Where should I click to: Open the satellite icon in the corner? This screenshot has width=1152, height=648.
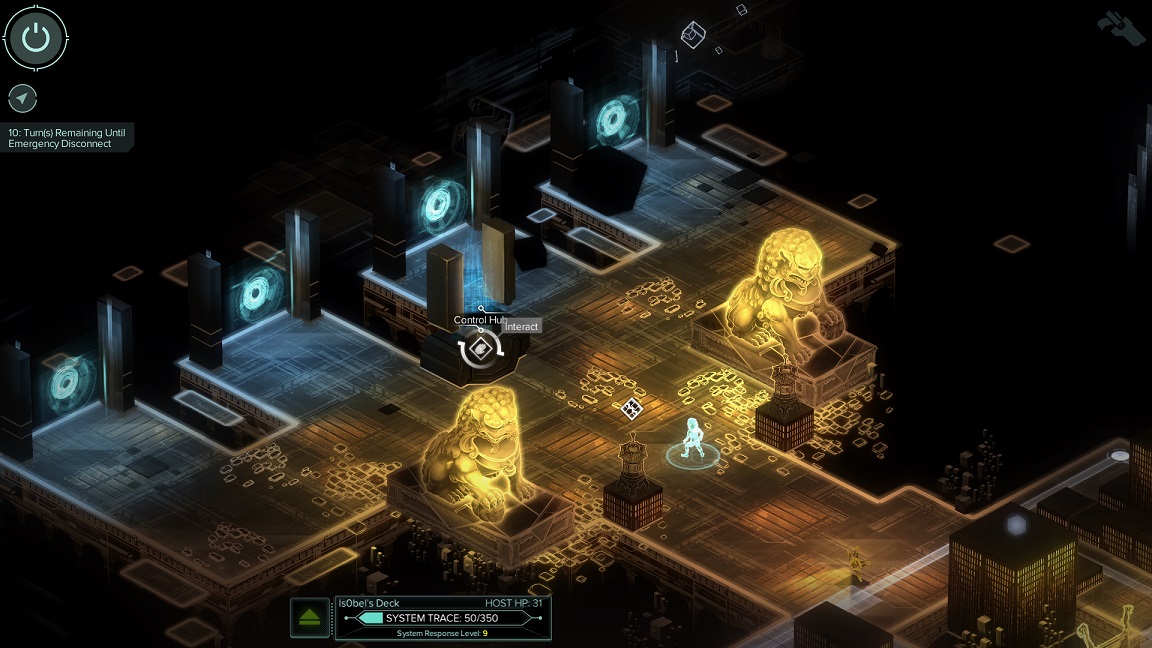[1120, 26]
